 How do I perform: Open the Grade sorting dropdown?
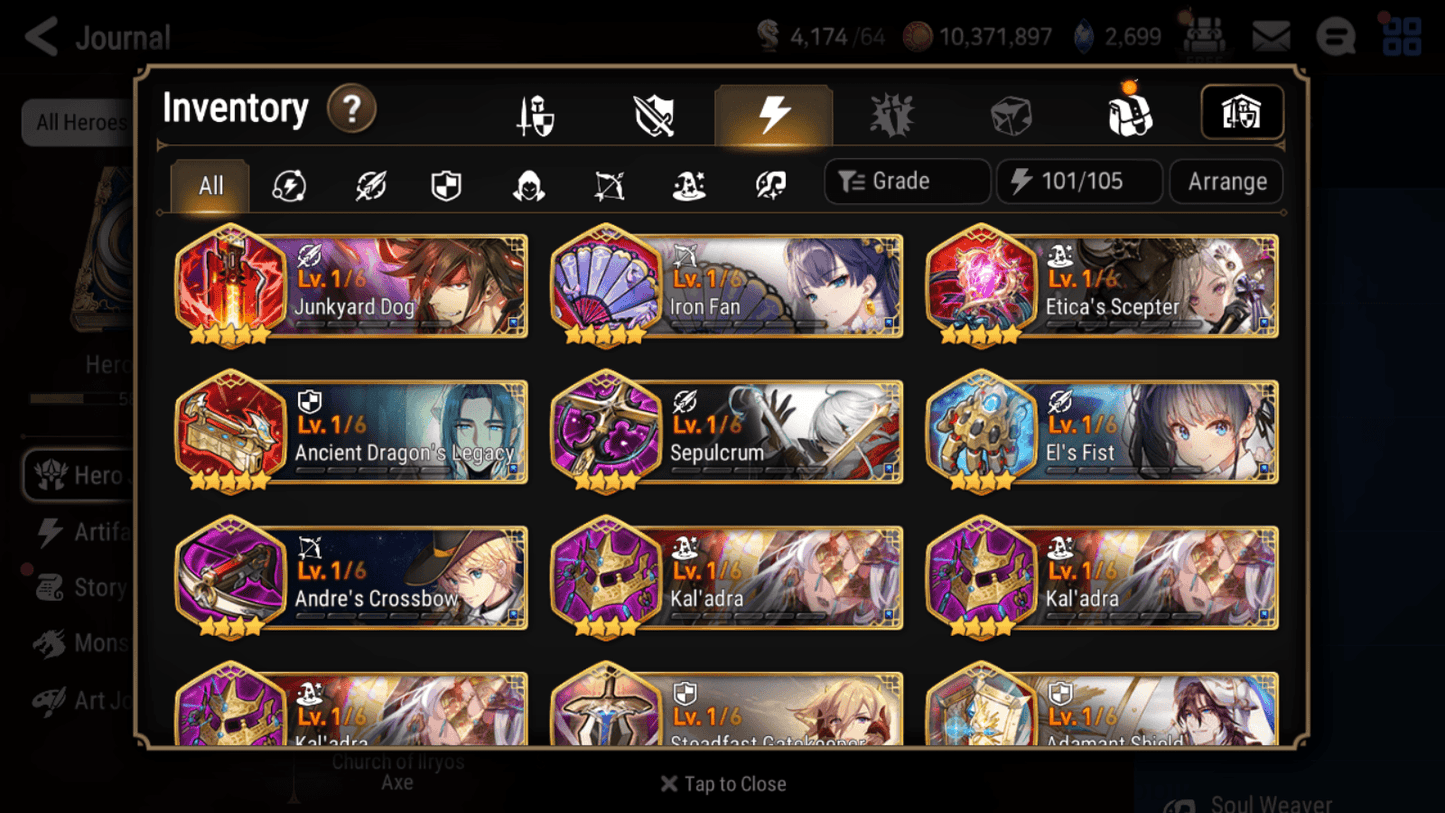(x=906, y=181)
